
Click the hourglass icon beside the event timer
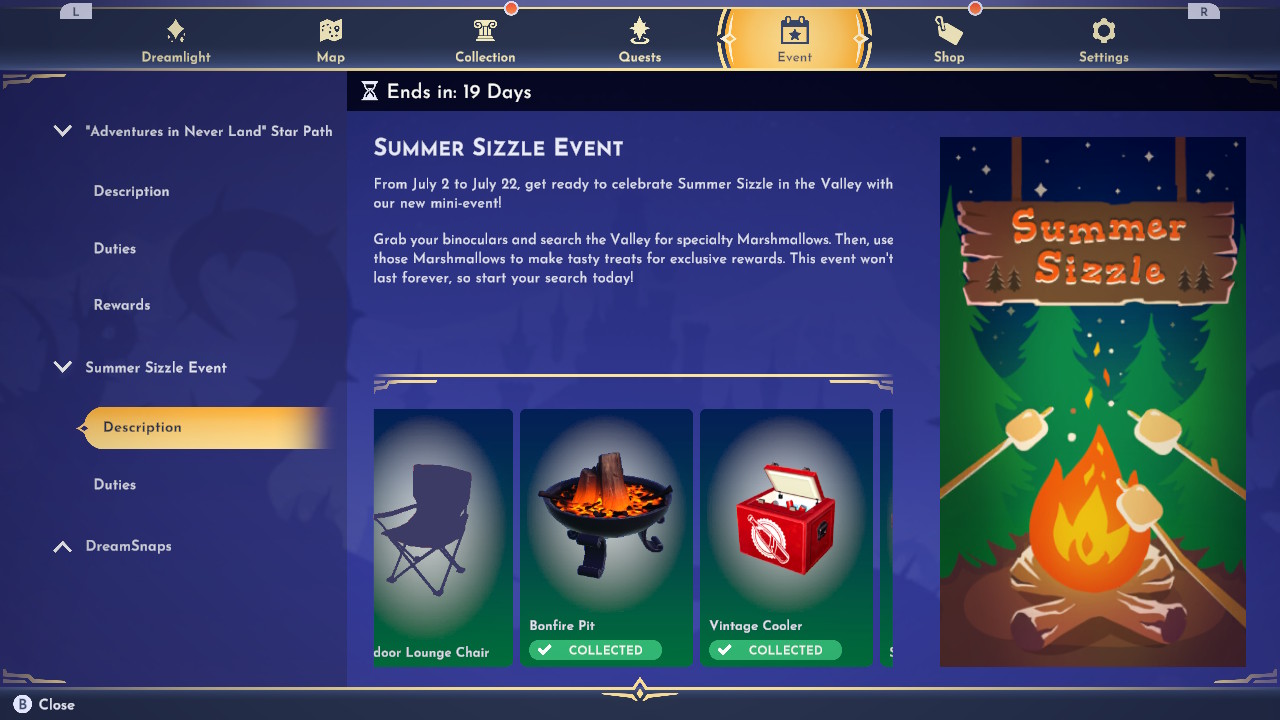[370, 91]
